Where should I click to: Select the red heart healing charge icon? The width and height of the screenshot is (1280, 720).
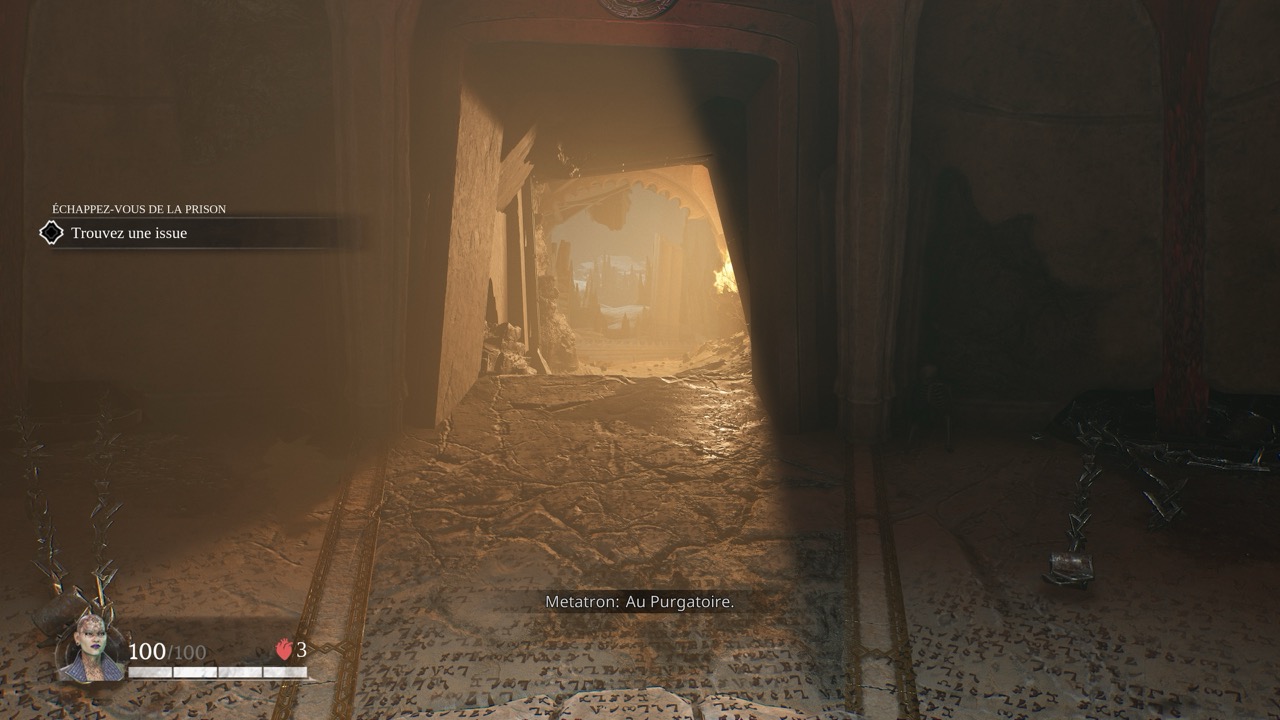pos(284,650)
